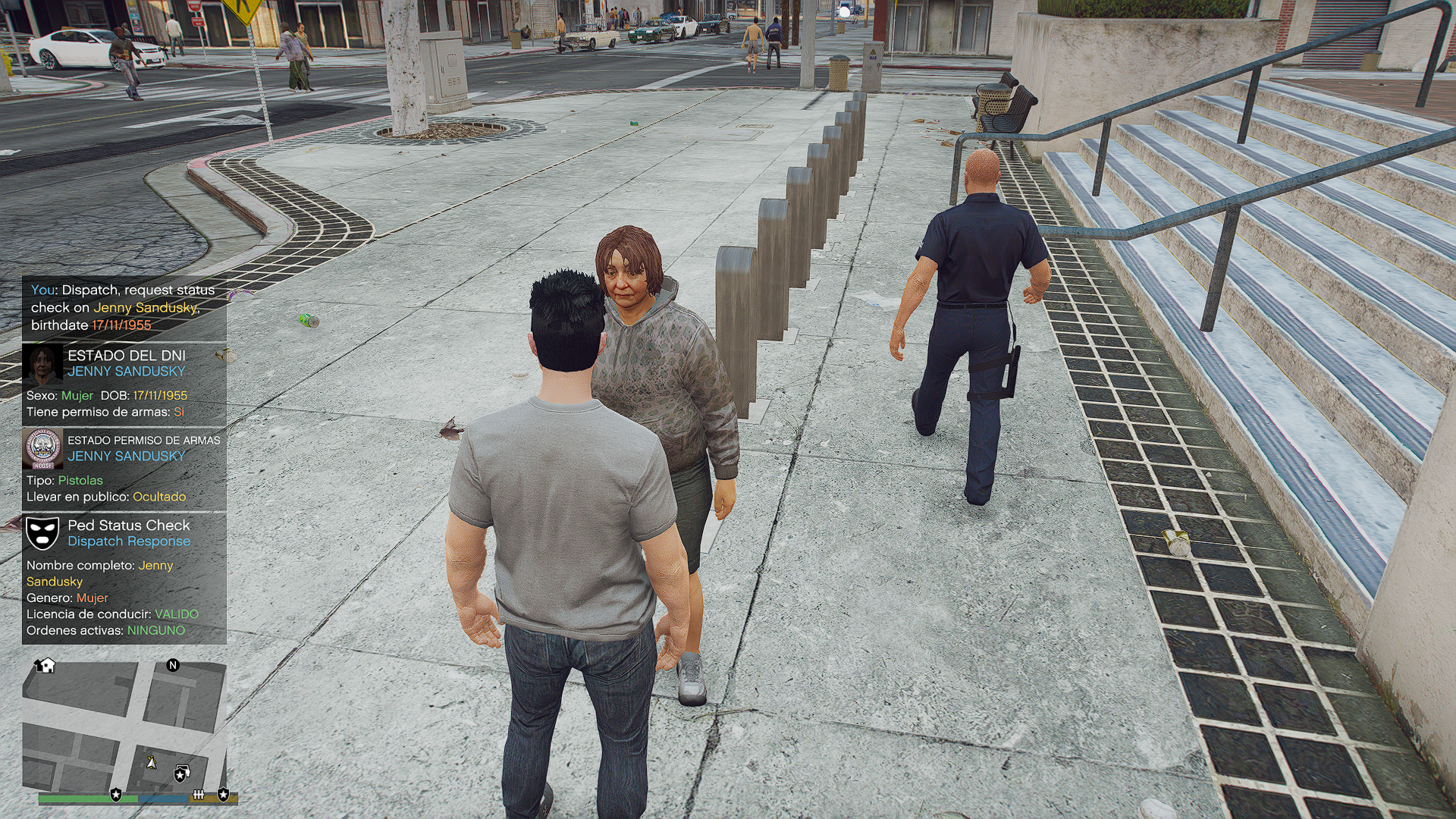Screen dimensions: 1456x819
Task: Click the black mask Dispatch Response icon
Action: click(42, 533)
